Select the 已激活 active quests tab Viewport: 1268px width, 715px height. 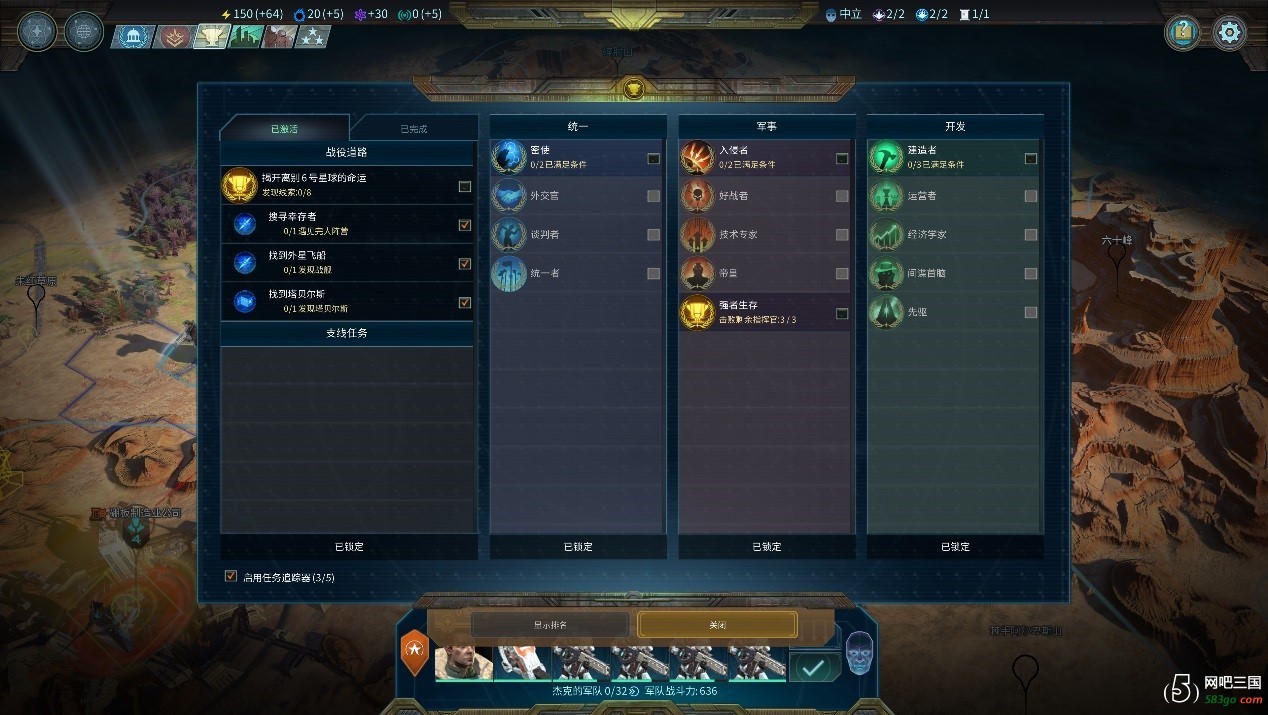(284, 129)
